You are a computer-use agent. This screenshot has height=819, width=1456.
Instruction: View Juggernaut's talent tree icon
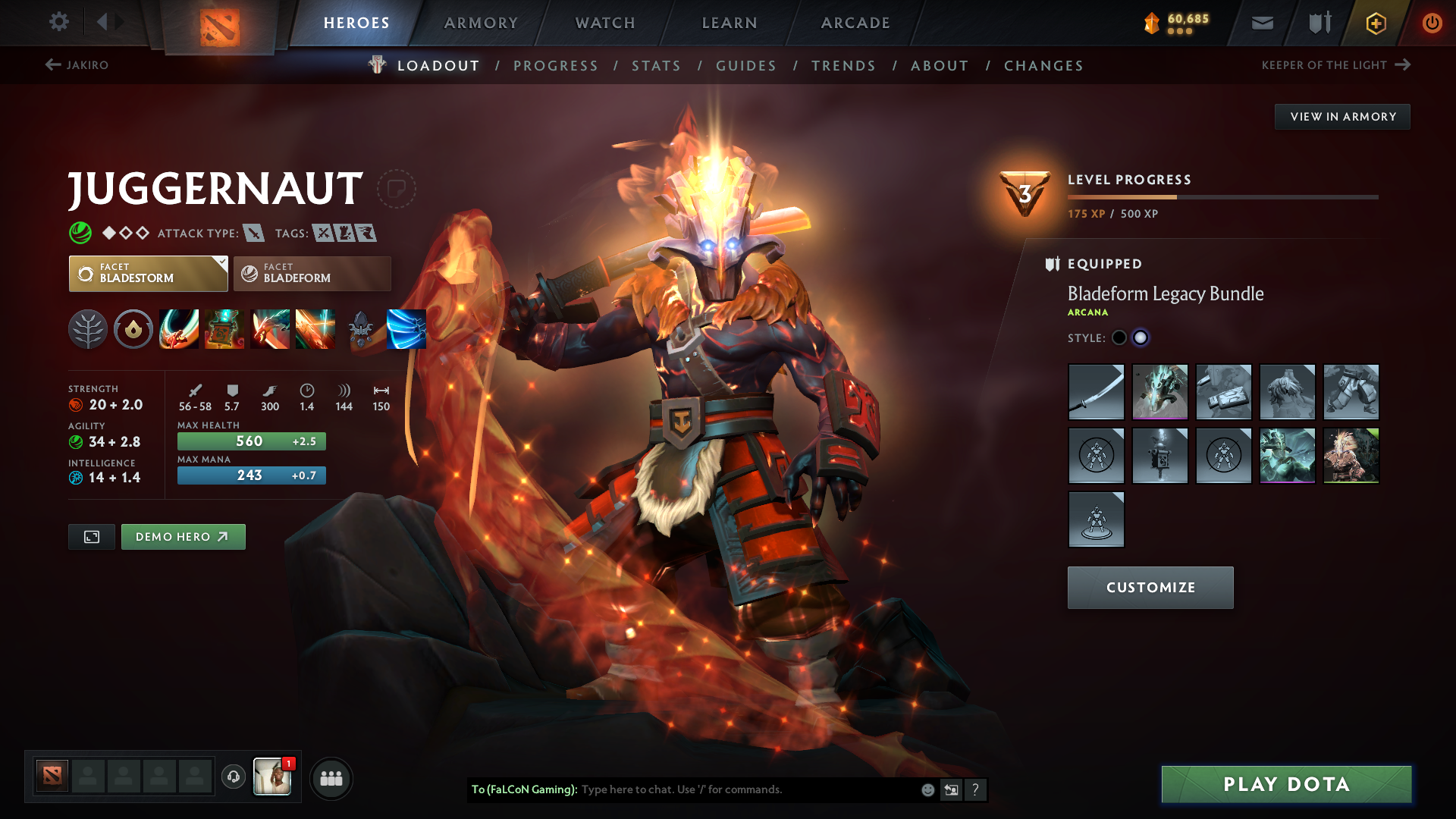87,328
